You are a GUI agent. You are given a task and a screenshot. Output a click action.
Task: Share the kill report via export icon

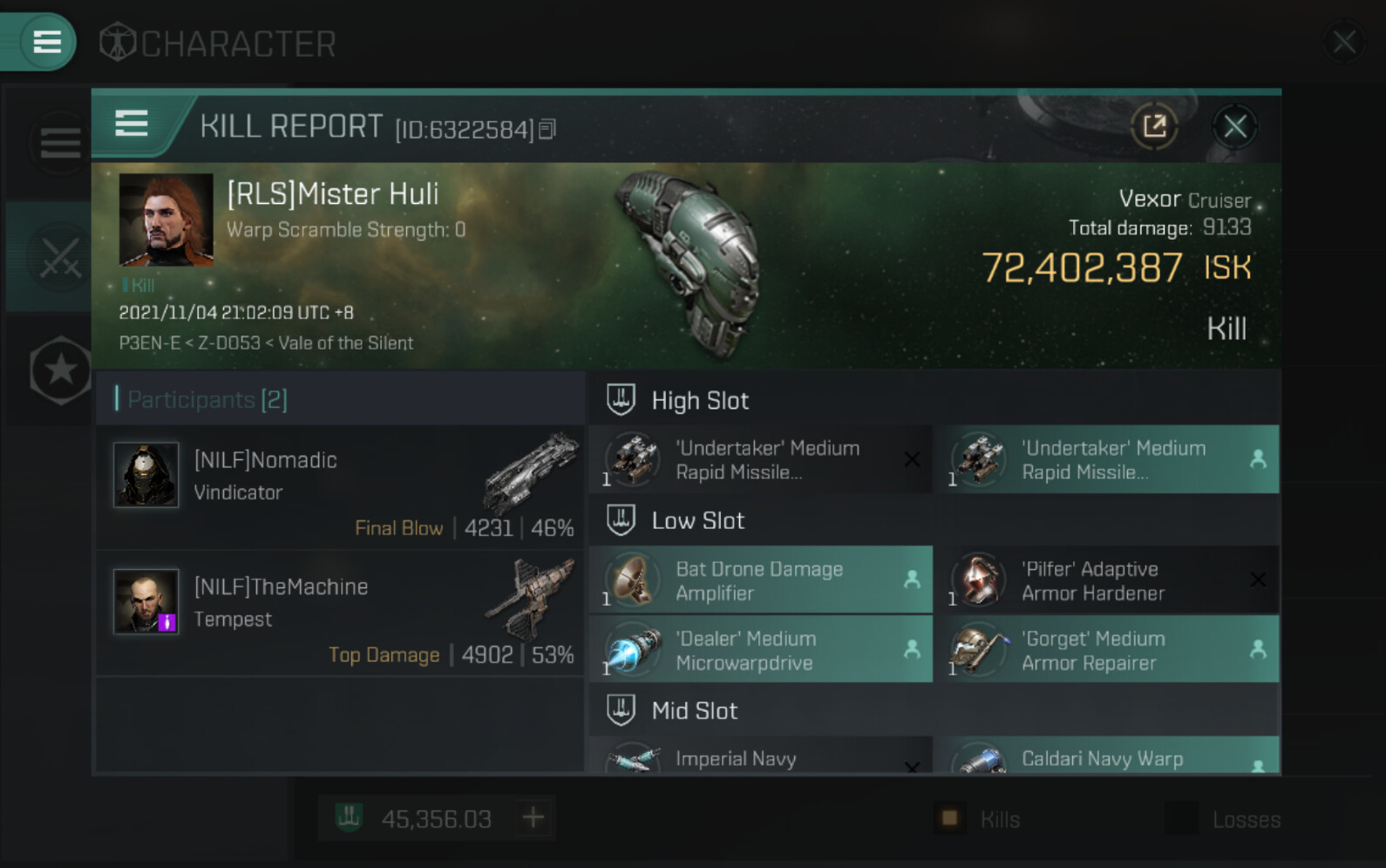coord(1154,127)
